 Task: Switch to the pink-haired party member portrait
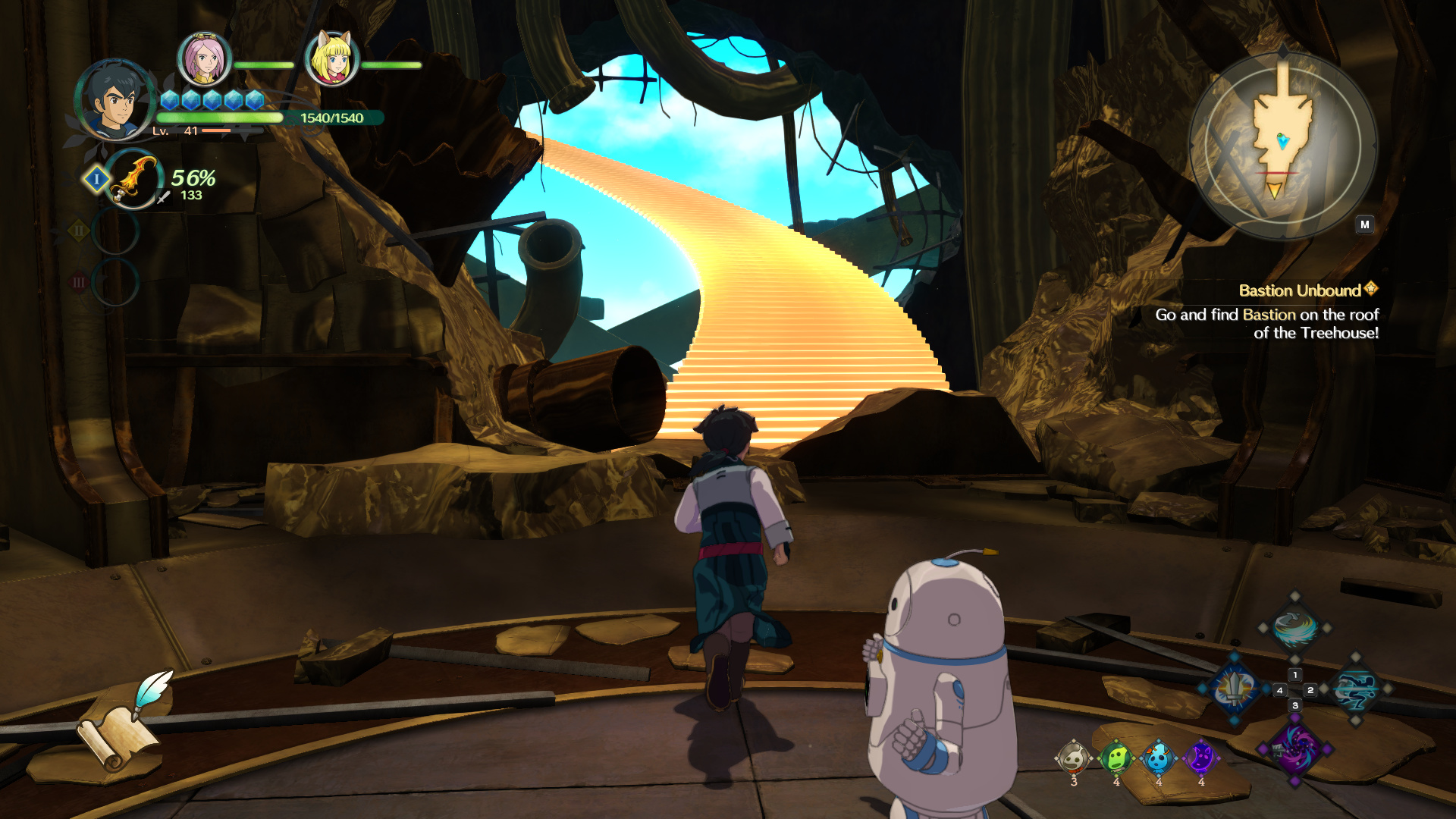(203, 59)
